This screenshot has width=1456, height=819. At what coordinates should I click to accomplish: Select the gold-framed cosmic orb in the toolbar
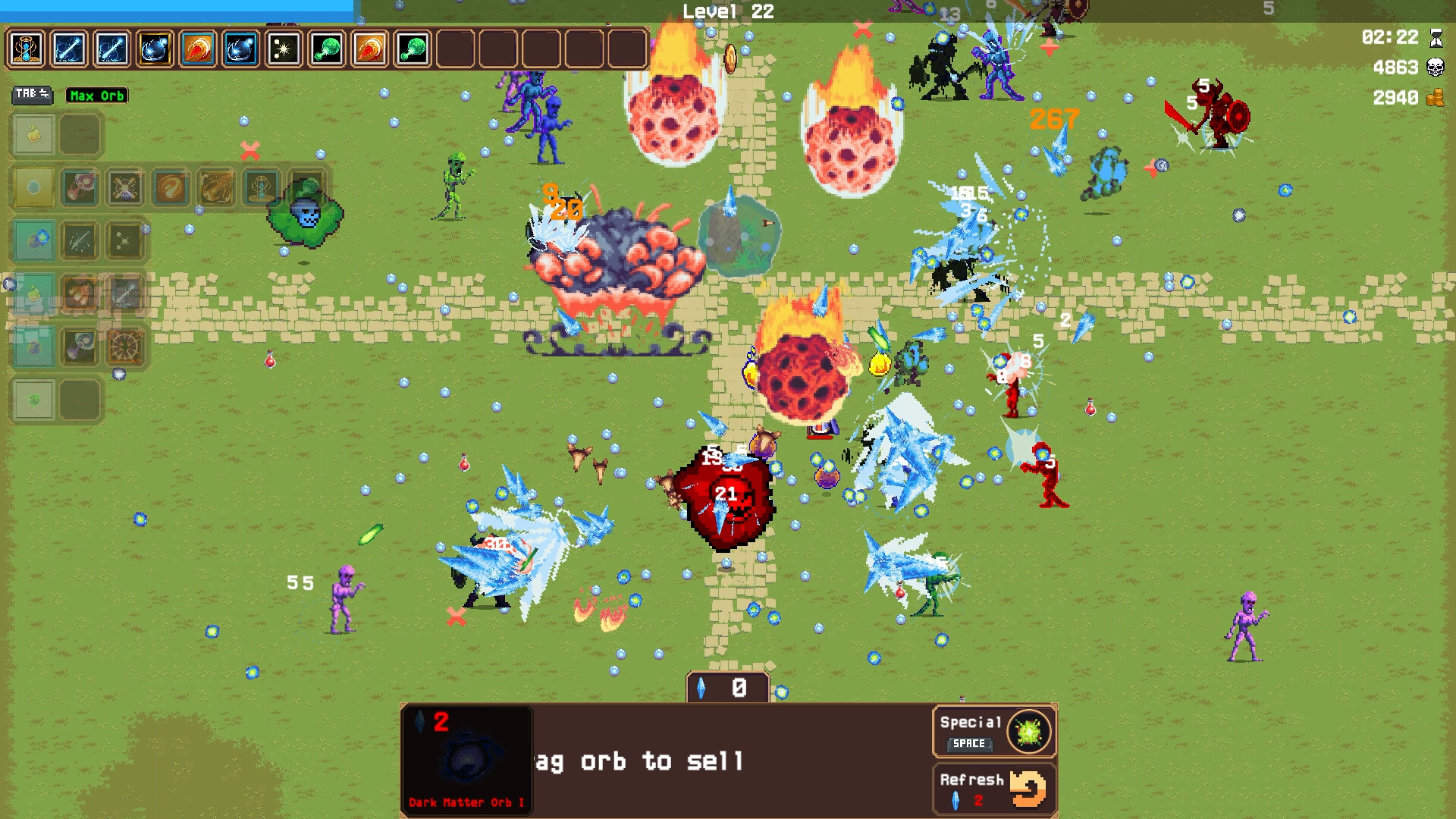154,49
